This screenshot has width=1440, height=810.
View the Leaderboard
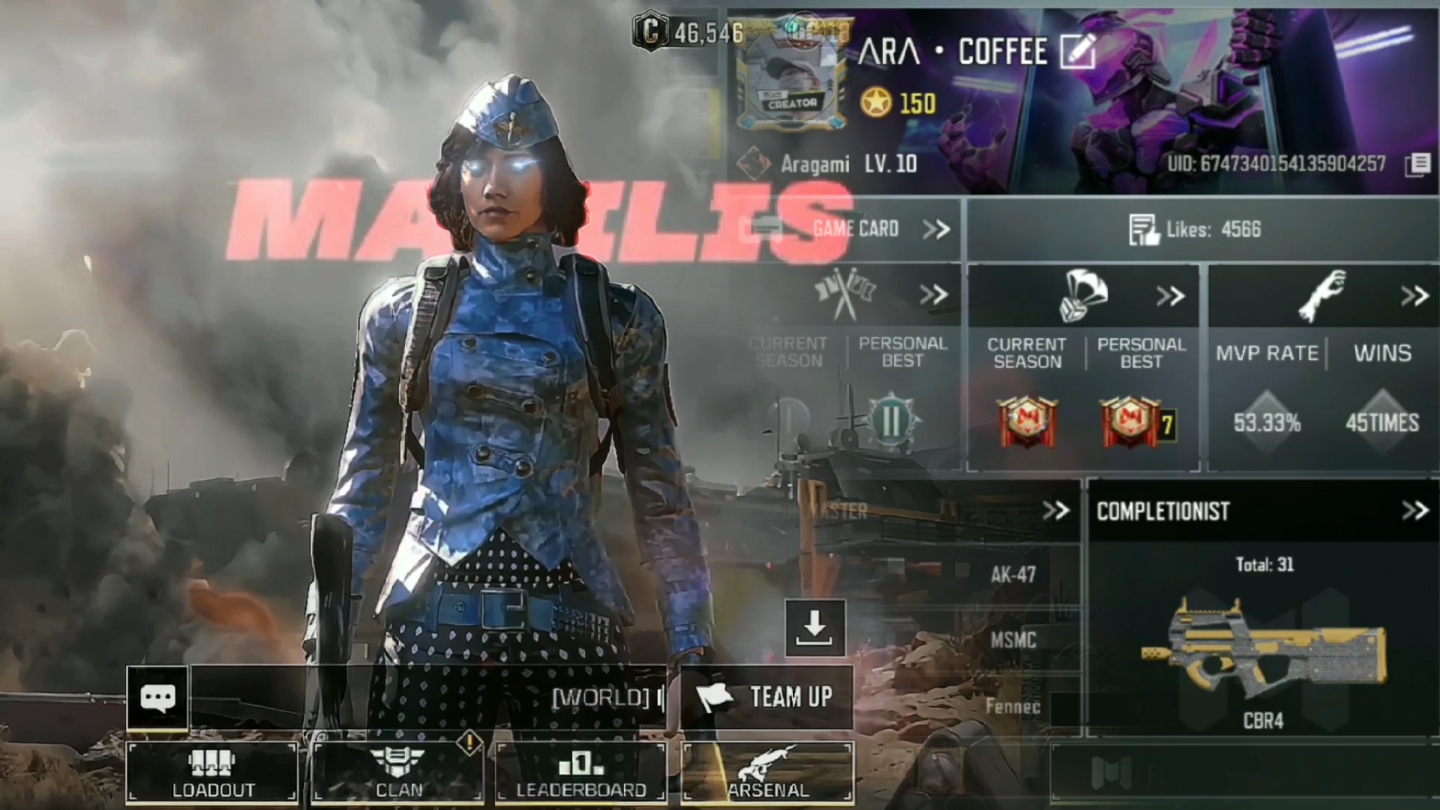(x=581, y=773)
